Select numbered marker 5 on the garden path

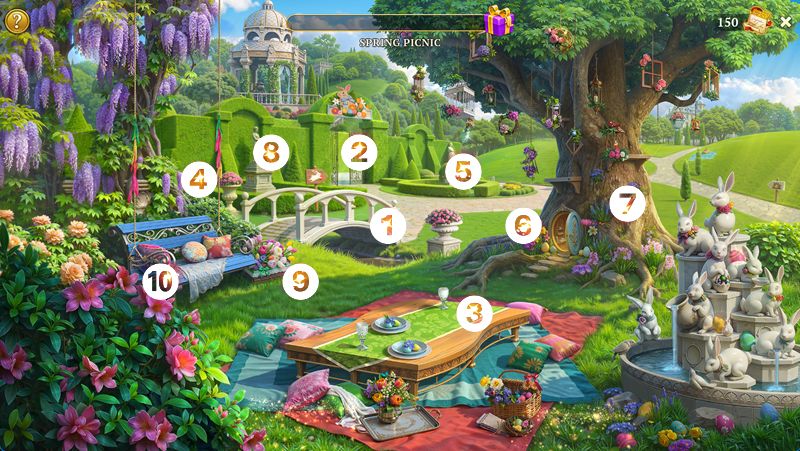tap(462, 171)
